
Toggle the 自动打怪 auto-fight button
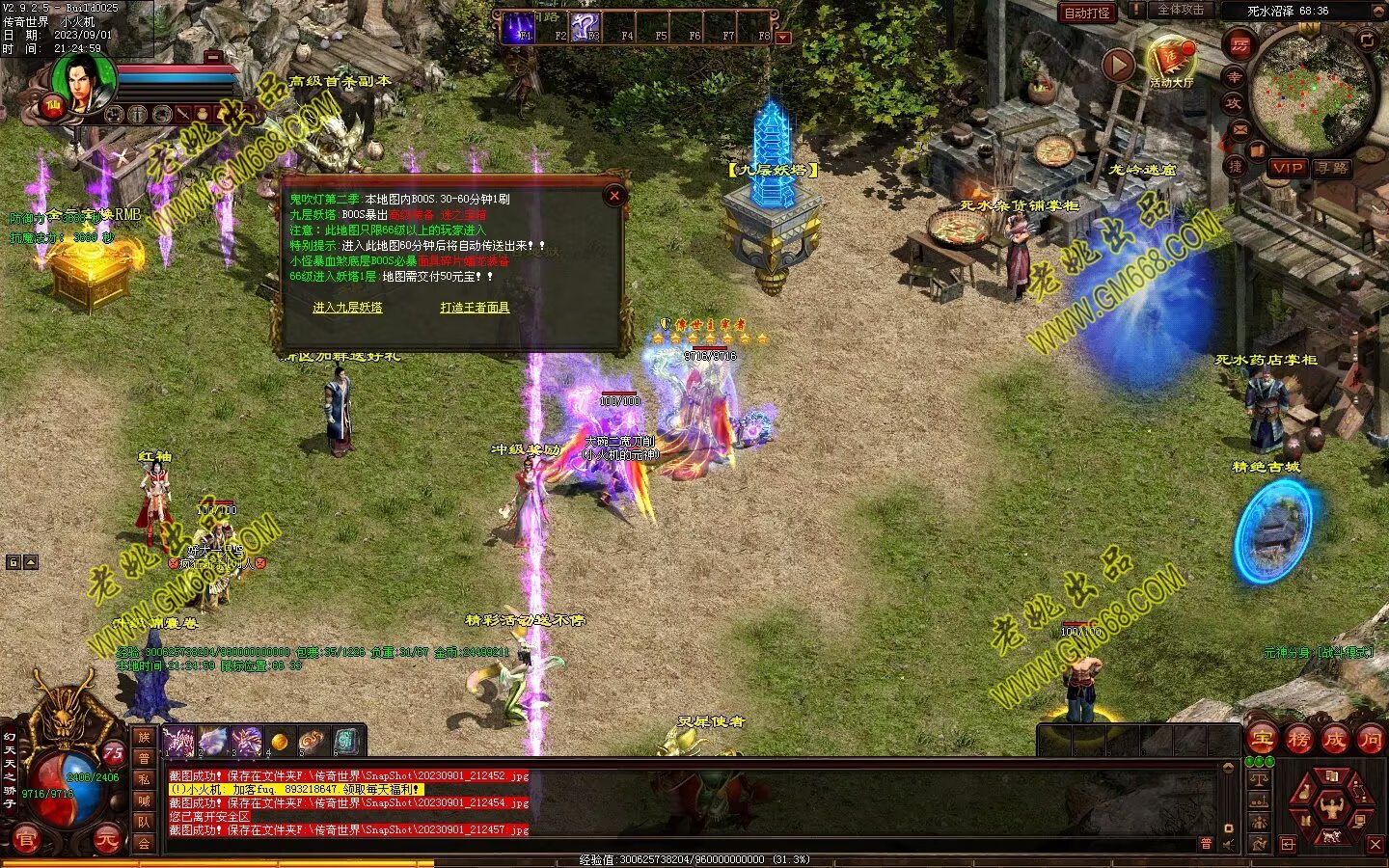point(1087,13)
